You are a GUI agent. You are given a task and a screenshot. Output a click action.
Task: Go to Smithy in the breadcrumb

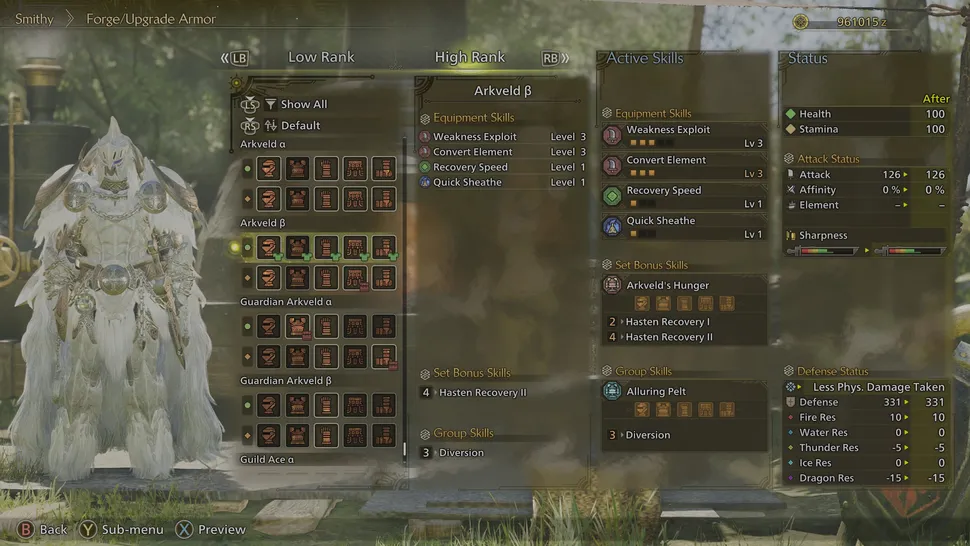coord(34,19)
